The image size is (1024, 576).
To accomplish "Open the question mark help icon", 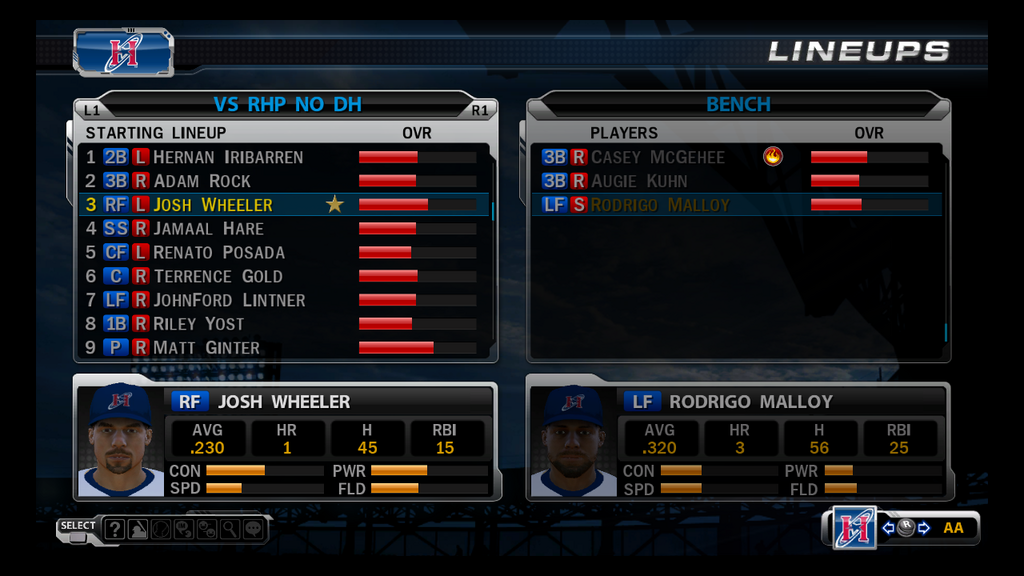I will [114, 529].
